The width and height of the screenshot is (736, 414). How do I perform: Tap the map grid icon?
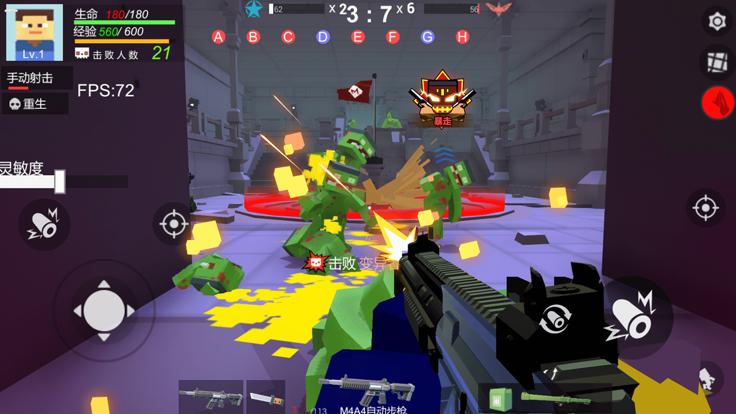click(x=717, y=61)
